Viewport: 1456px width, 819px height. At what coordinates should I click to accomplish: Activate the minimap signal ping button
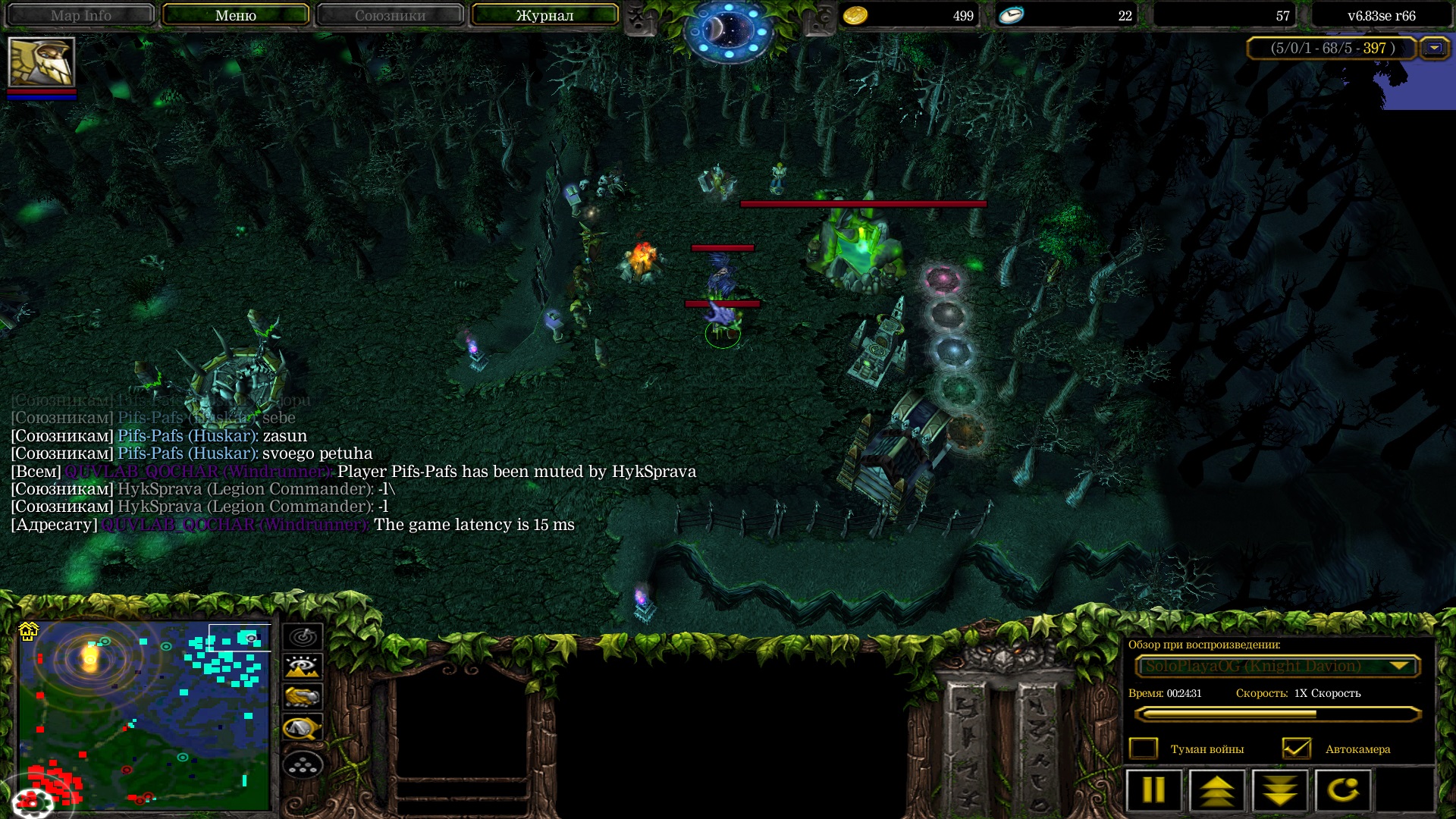pyautogui.click(x=303, y=637)
